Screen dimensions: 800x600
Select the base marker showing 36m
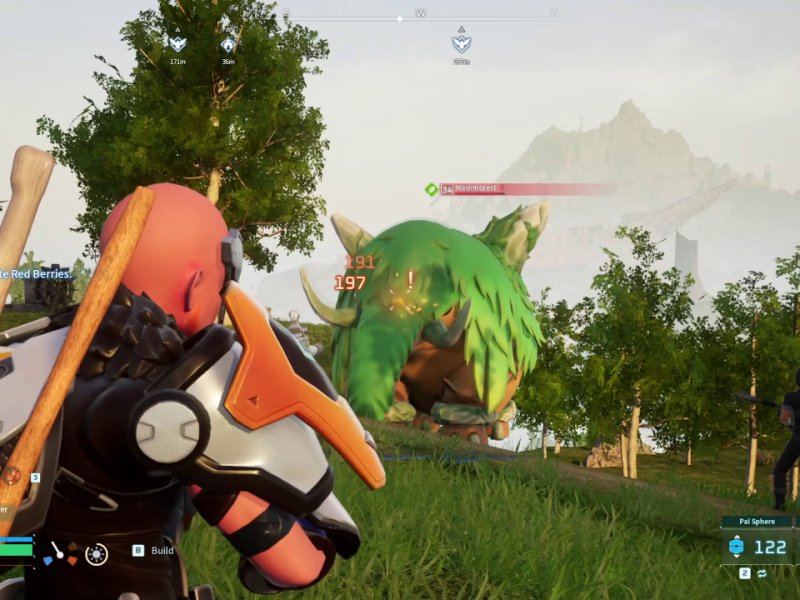pyautogui.click(x=228, y=45)
